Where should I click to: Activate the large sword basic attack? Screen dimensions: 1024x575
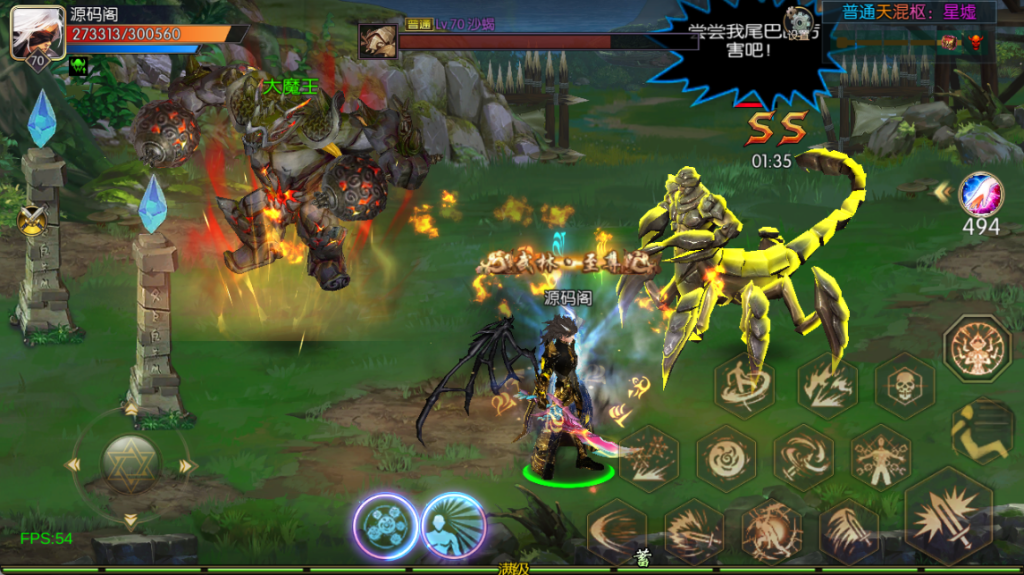tap(948, 515)
